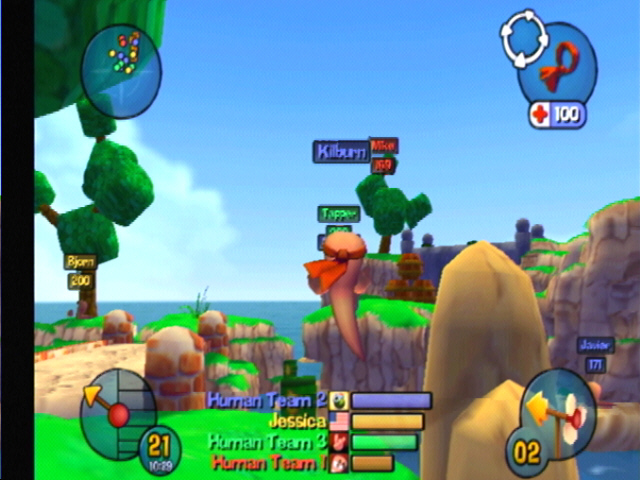
Task: Select the Human Team 2 row
Action: click(x=318, y=400)
